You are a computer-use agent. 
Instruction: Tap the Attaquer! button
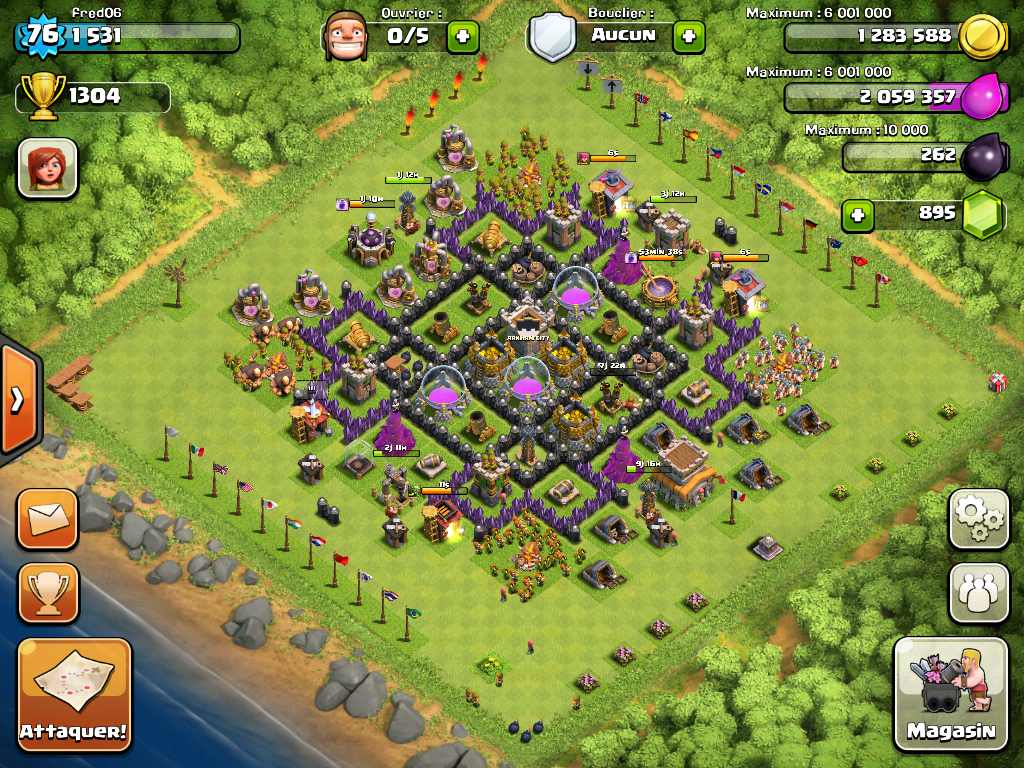(x=75, y=694)
